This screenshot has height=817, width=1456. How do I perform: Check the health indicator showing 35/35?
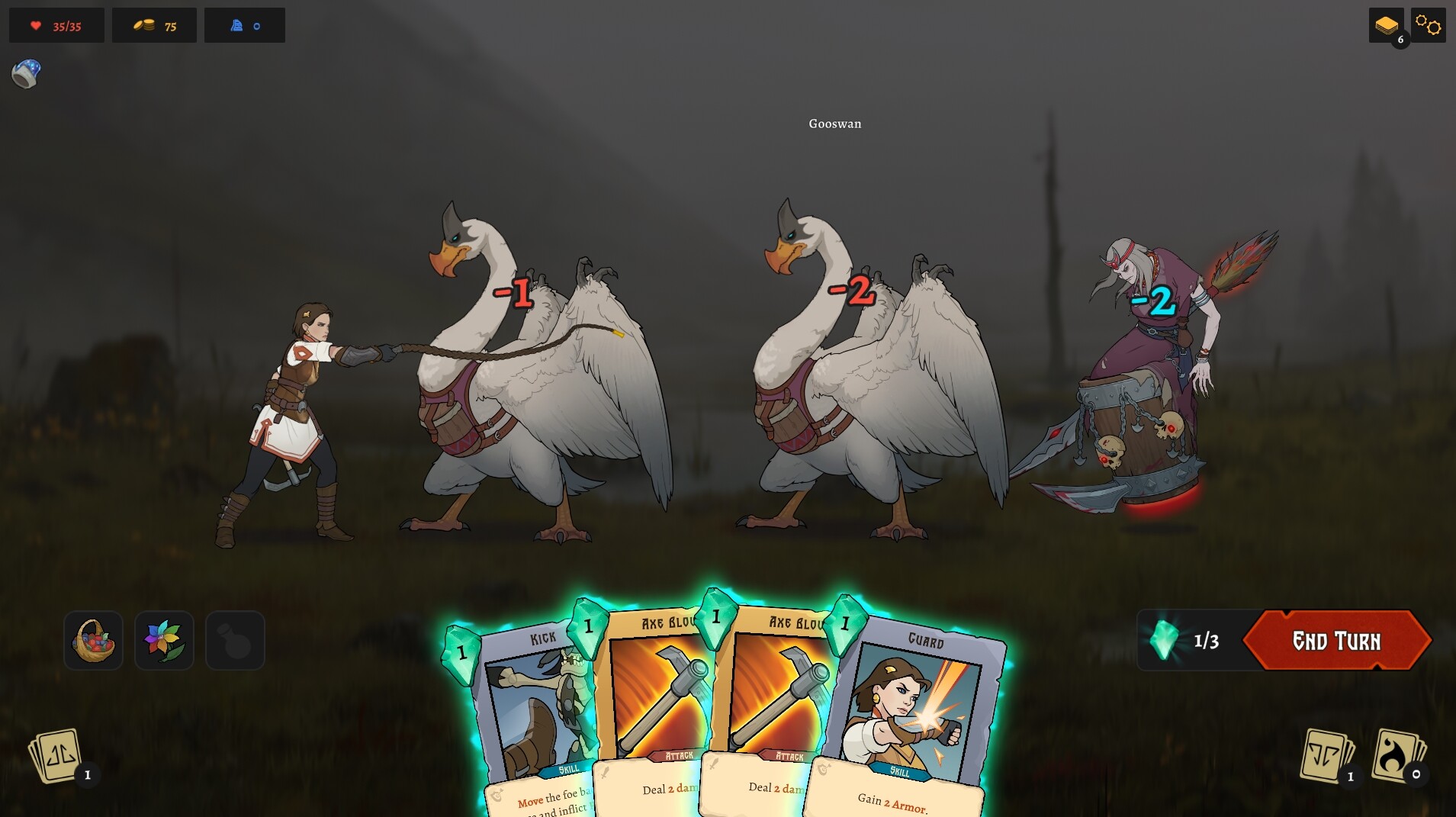[55, 25]
